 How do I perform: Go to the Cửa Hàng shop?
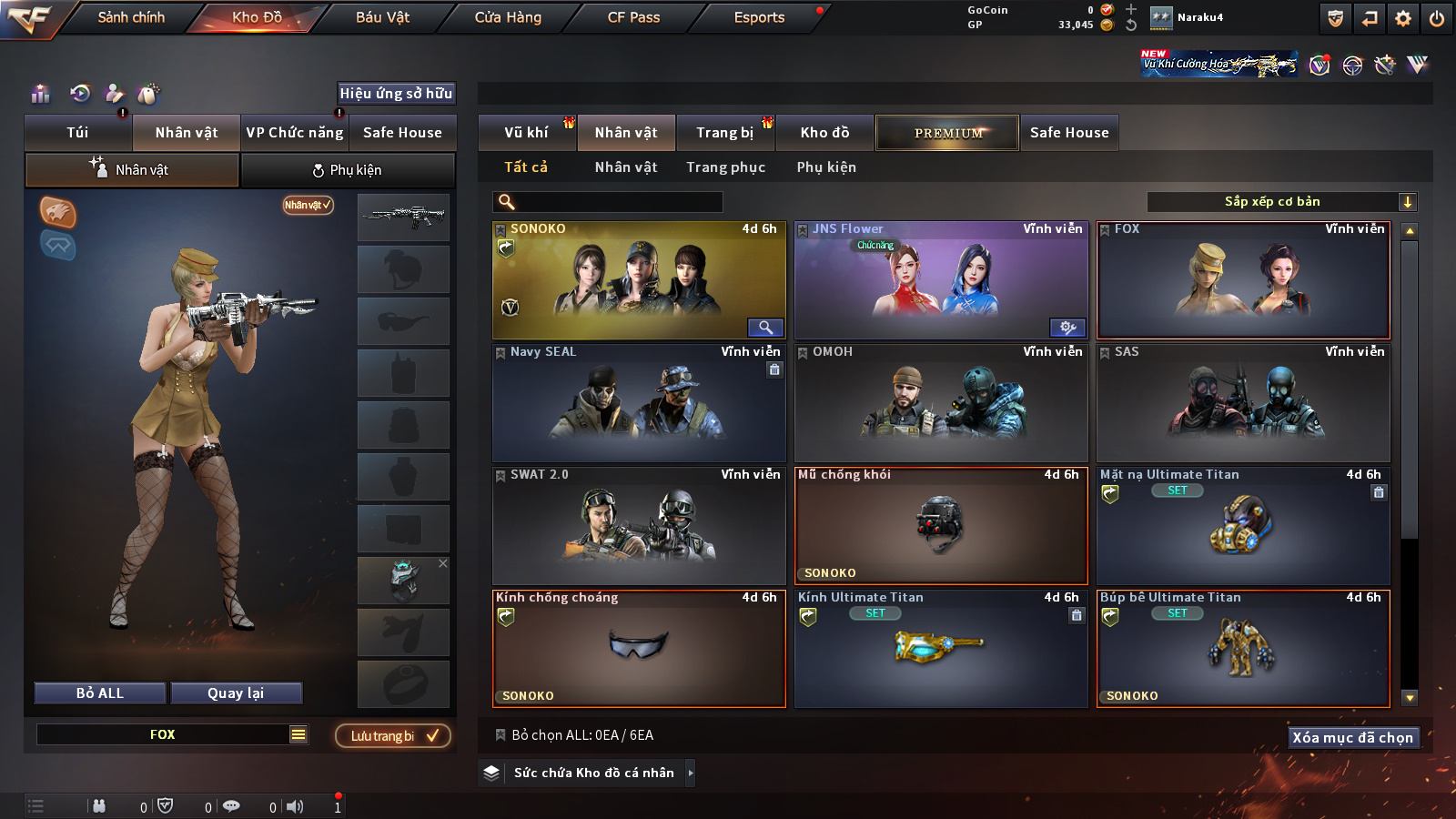[x=508, y=17]
